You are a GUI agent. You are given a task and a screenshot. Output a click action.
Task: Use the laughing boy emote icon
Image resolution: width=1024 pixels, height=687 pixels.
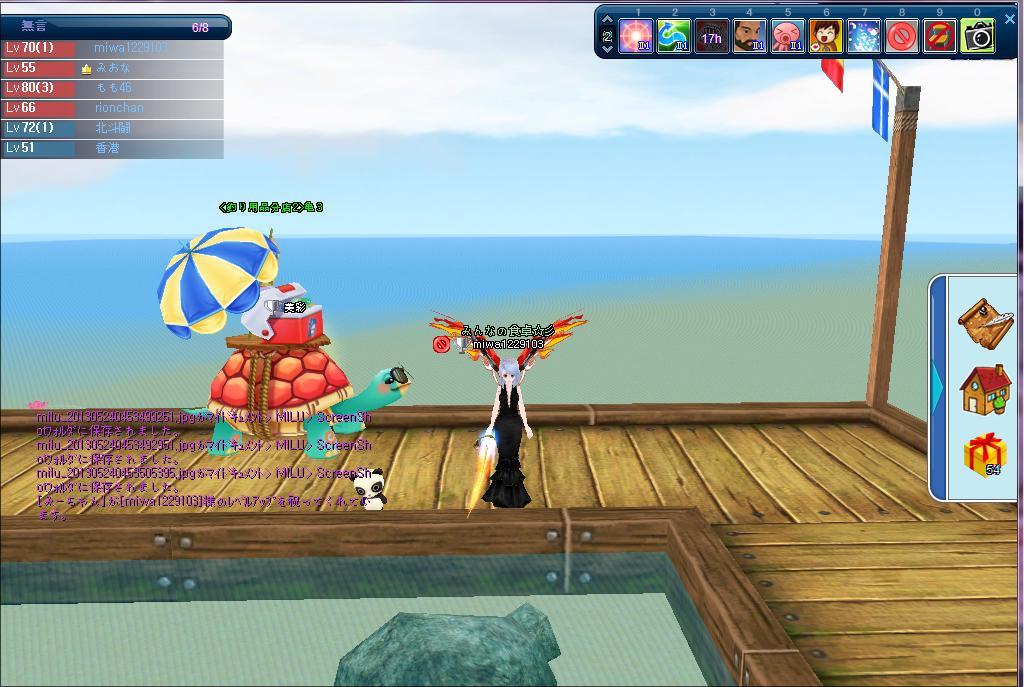[x=826, y=37]
